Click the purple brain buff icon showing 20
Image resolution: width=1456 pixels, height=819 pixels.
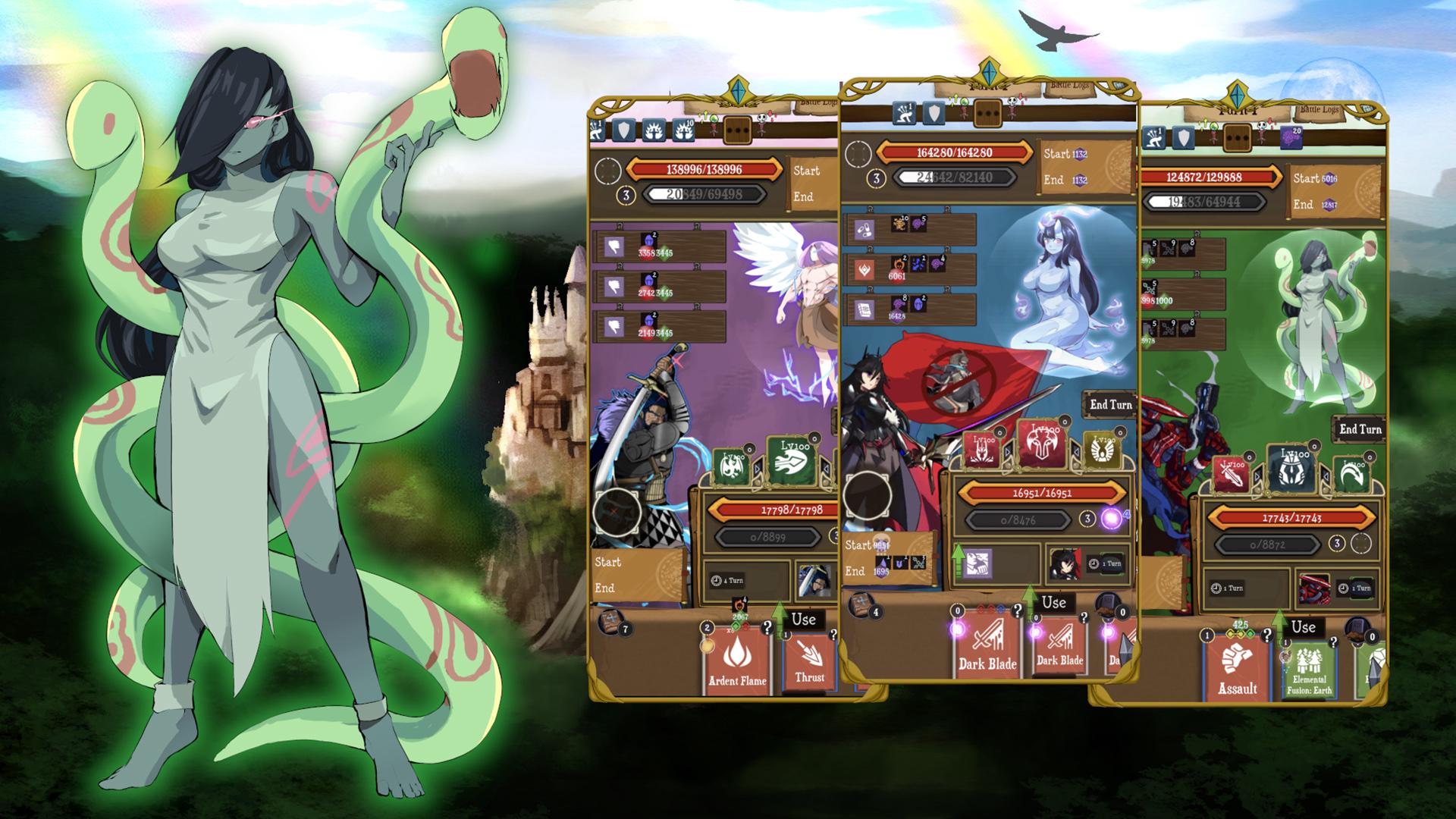point(1291,136)
